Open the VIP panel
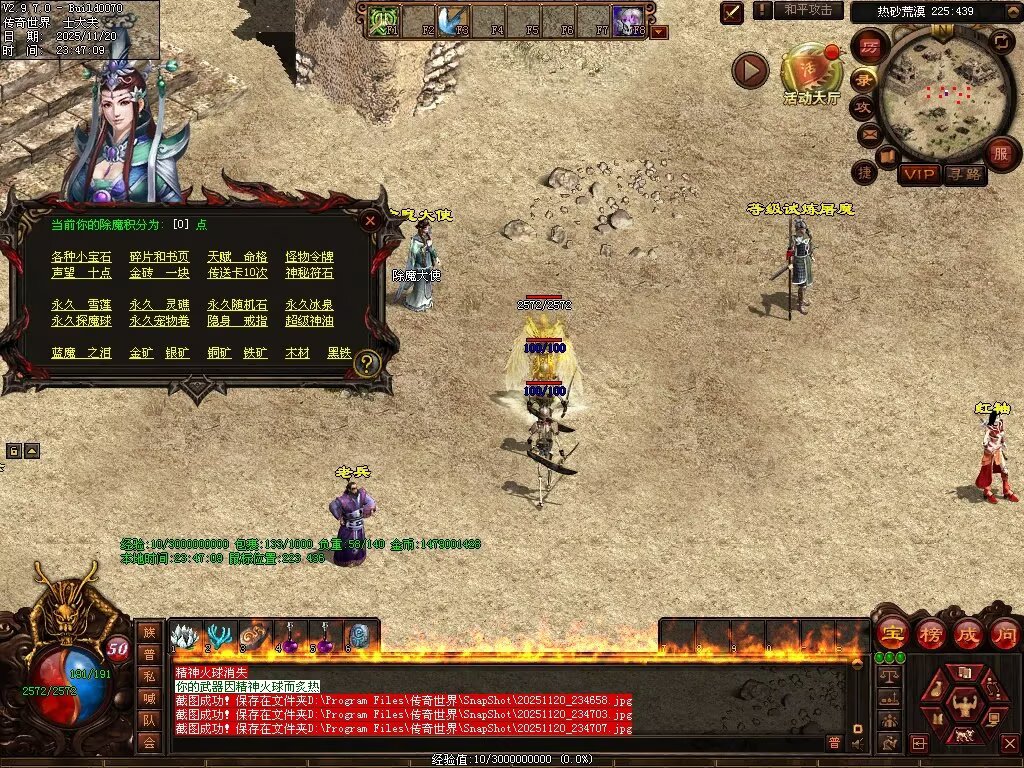This screenshot has width=1024, height=768. [919, 174]
